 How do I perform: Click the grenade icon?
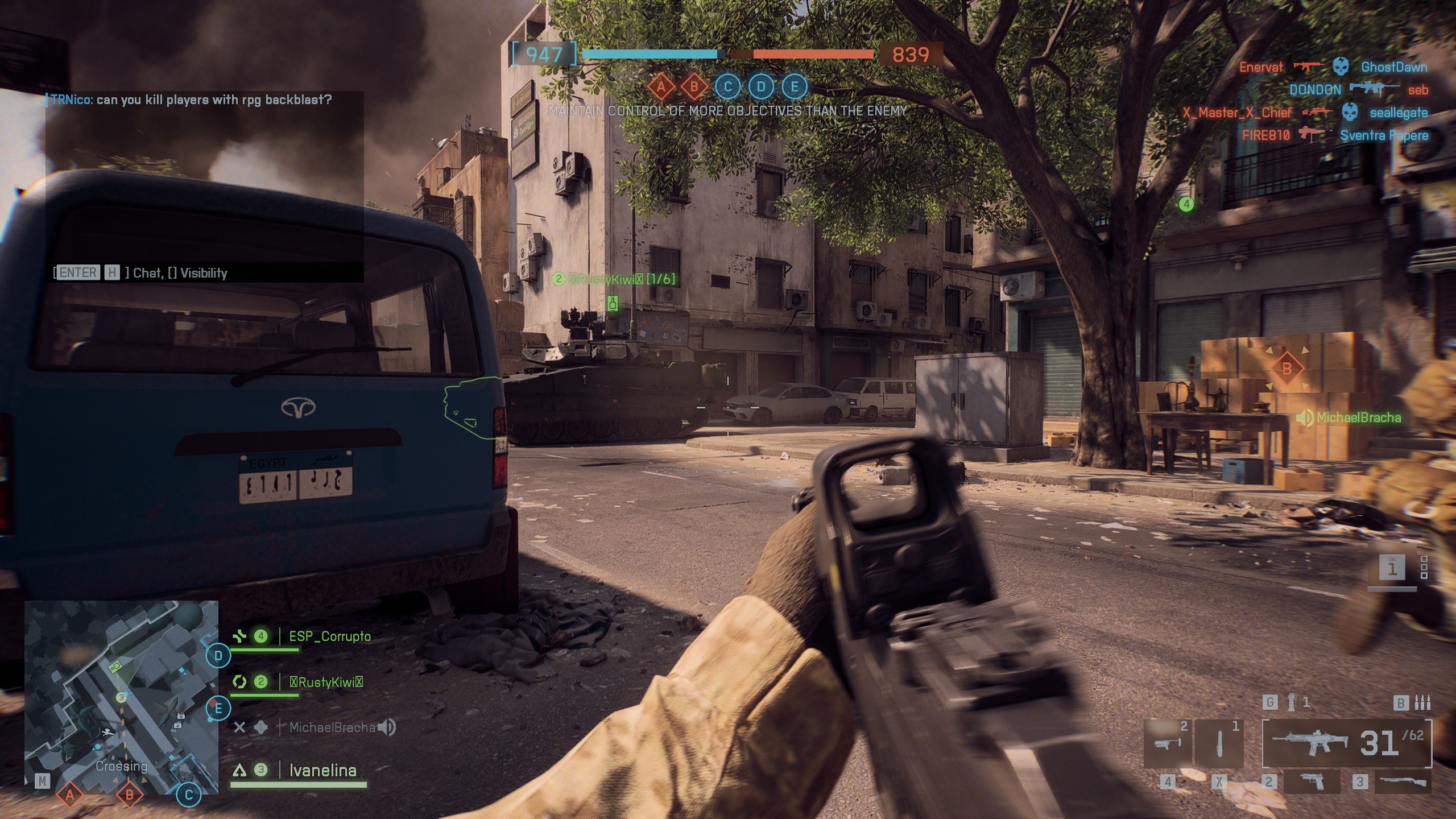tap(1292, 703)
